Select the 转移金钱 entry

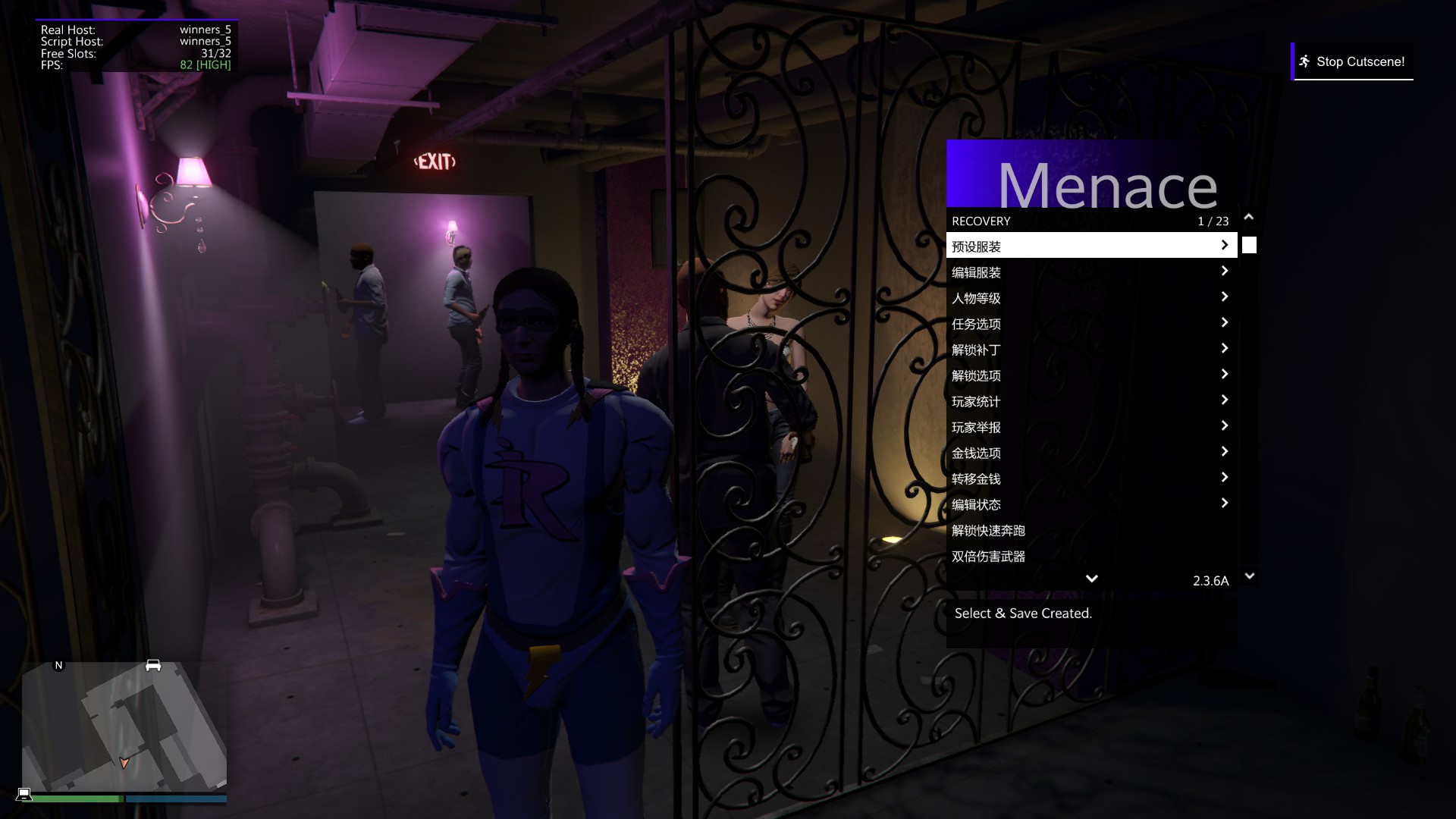point(1090,478)
